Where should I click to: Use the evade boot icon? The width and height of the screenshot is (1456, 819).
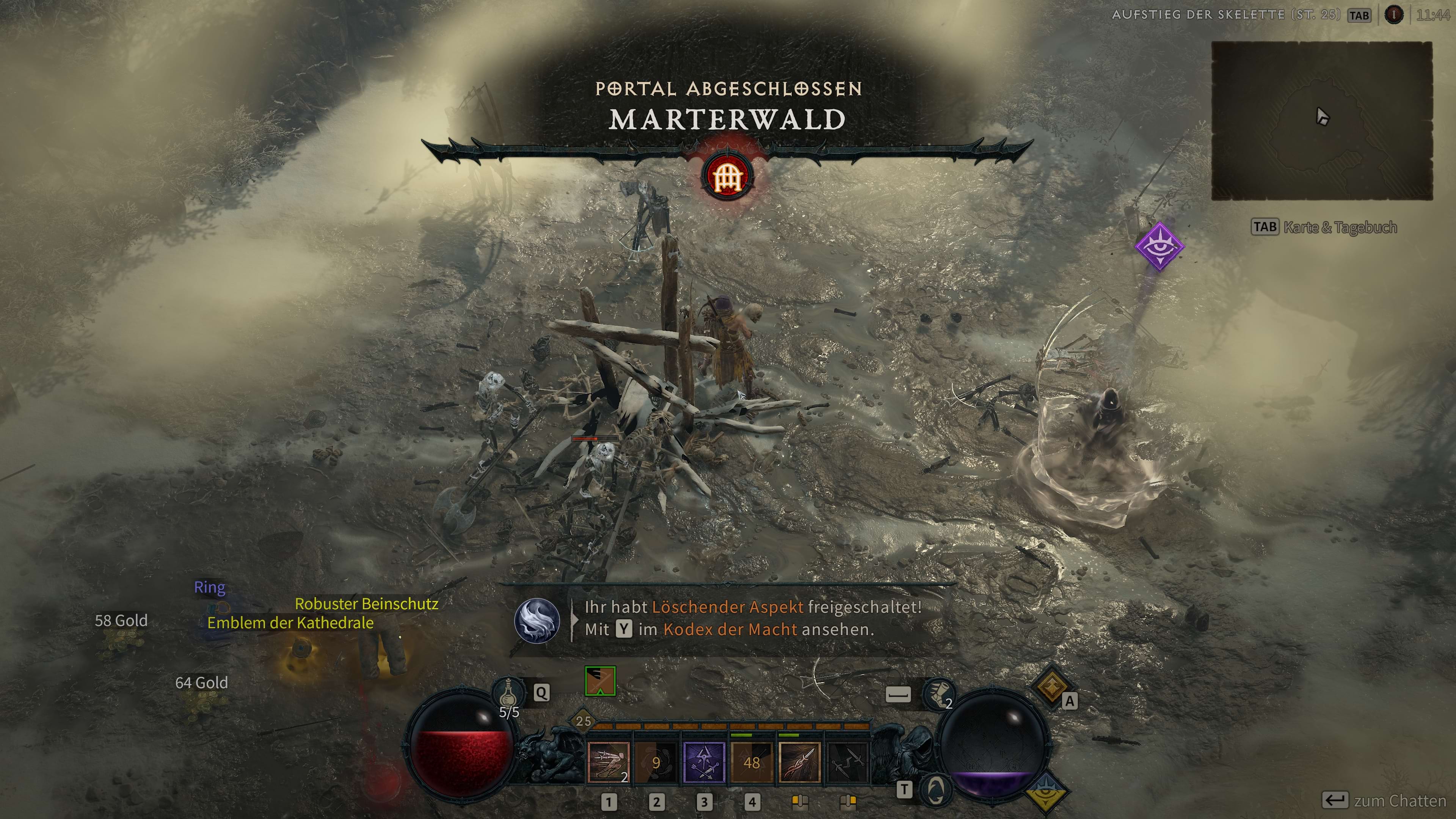coord(938,694)
